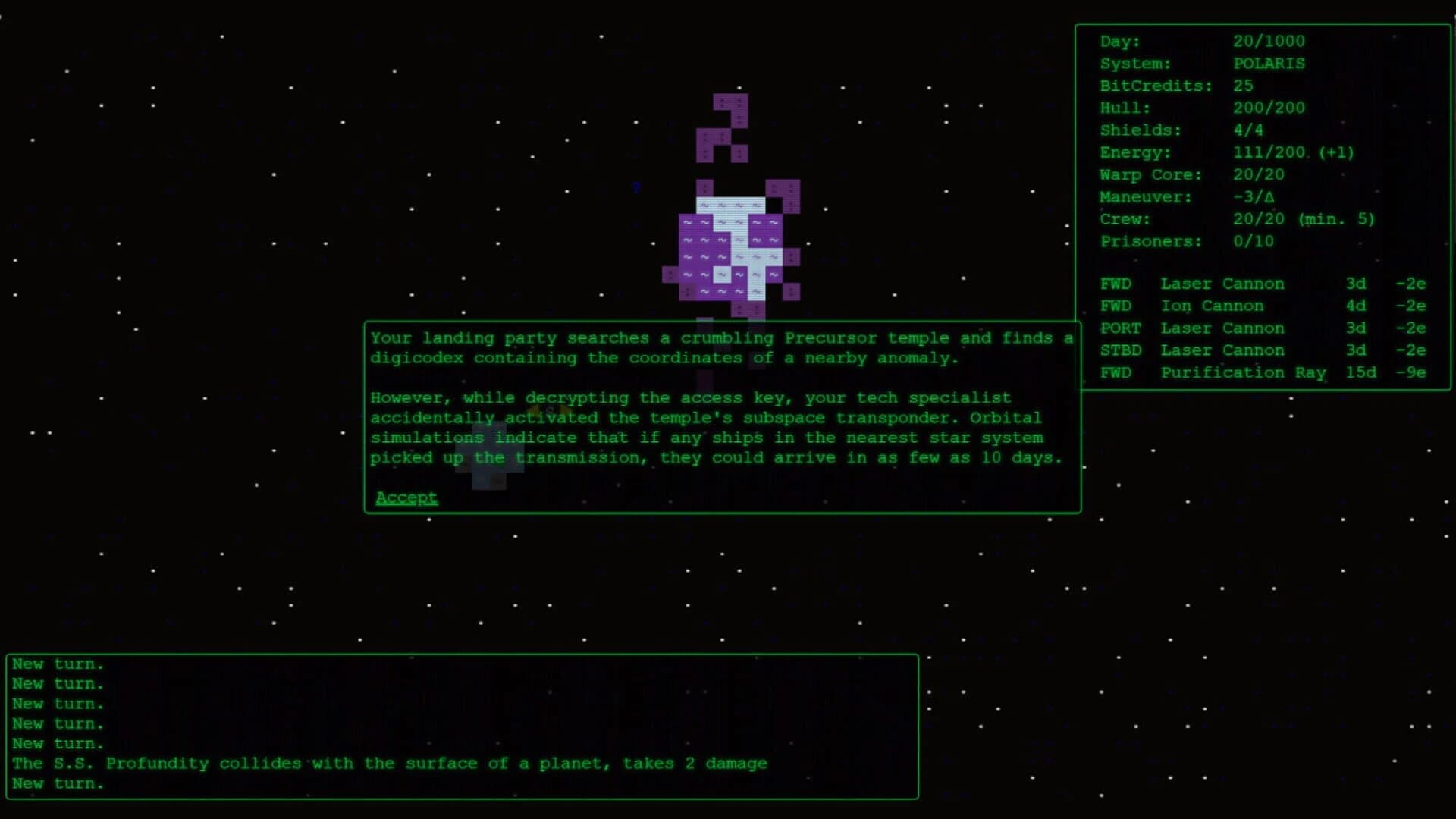
Task: Select the FWD Purification Ray weapon entry
Action: pos(1244,372)
